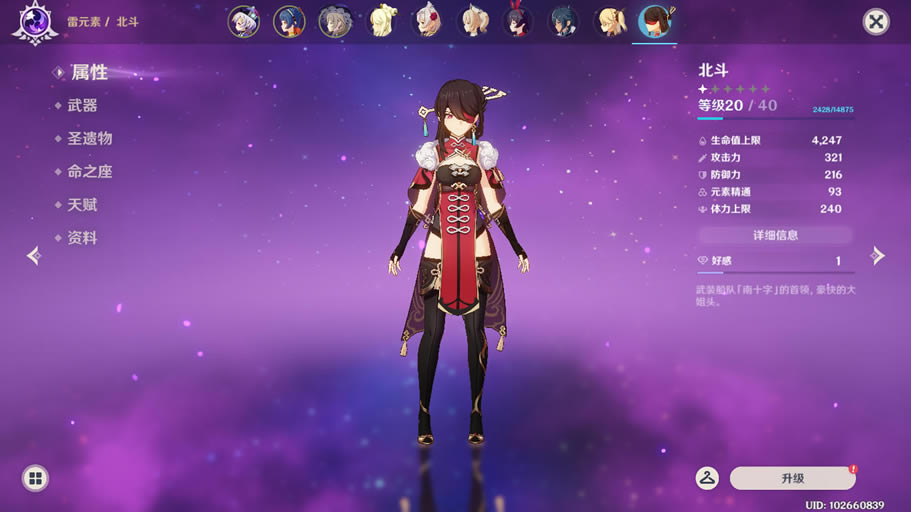Select the 属性 attributes menu entry
This screenshot has height=512, width=911.
tap(88, 73)
